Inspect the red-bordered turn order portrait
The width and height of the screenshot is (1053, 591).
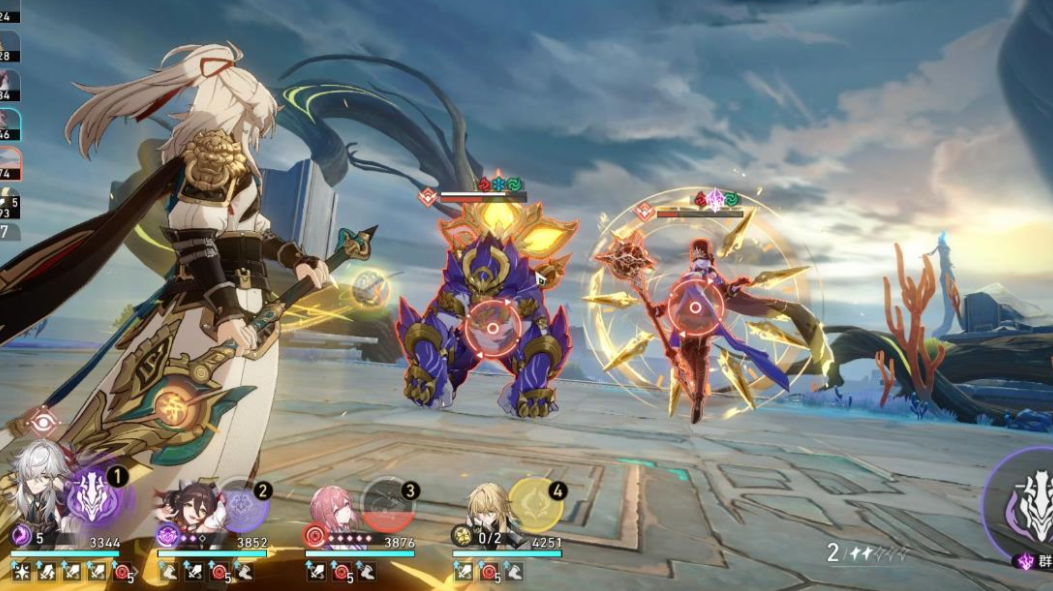(9, 162)
